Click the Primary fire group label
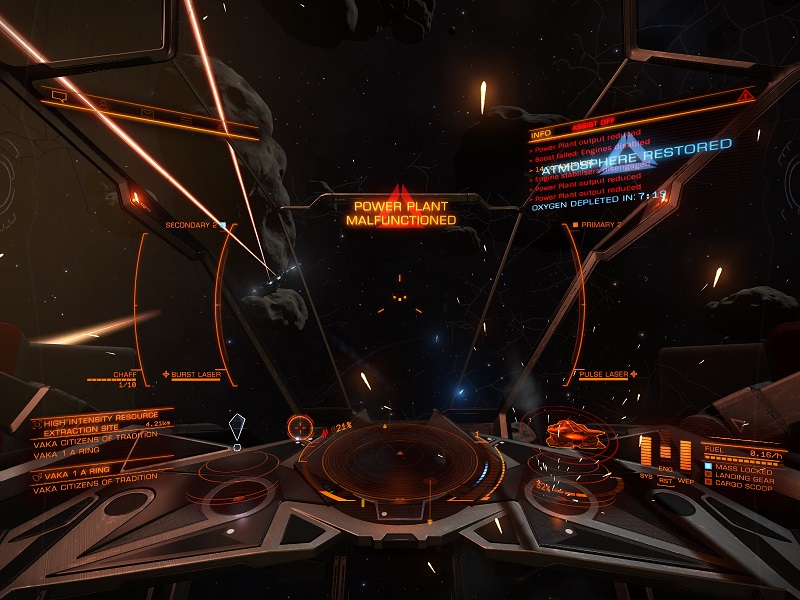Image resolution: width=800 pixels, height=600 pixels. 600,226
